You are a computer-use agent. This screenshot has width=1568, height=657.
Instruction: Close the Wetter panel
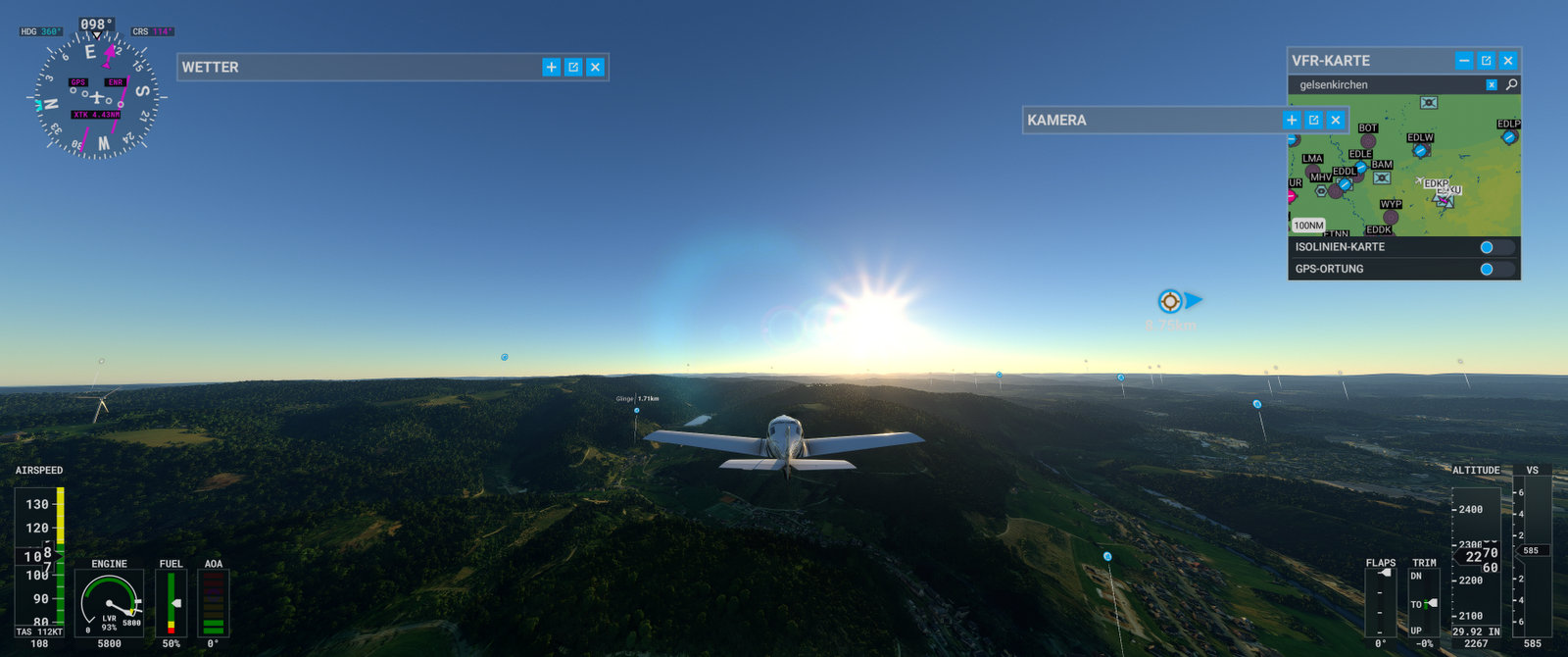pos(595,67)
